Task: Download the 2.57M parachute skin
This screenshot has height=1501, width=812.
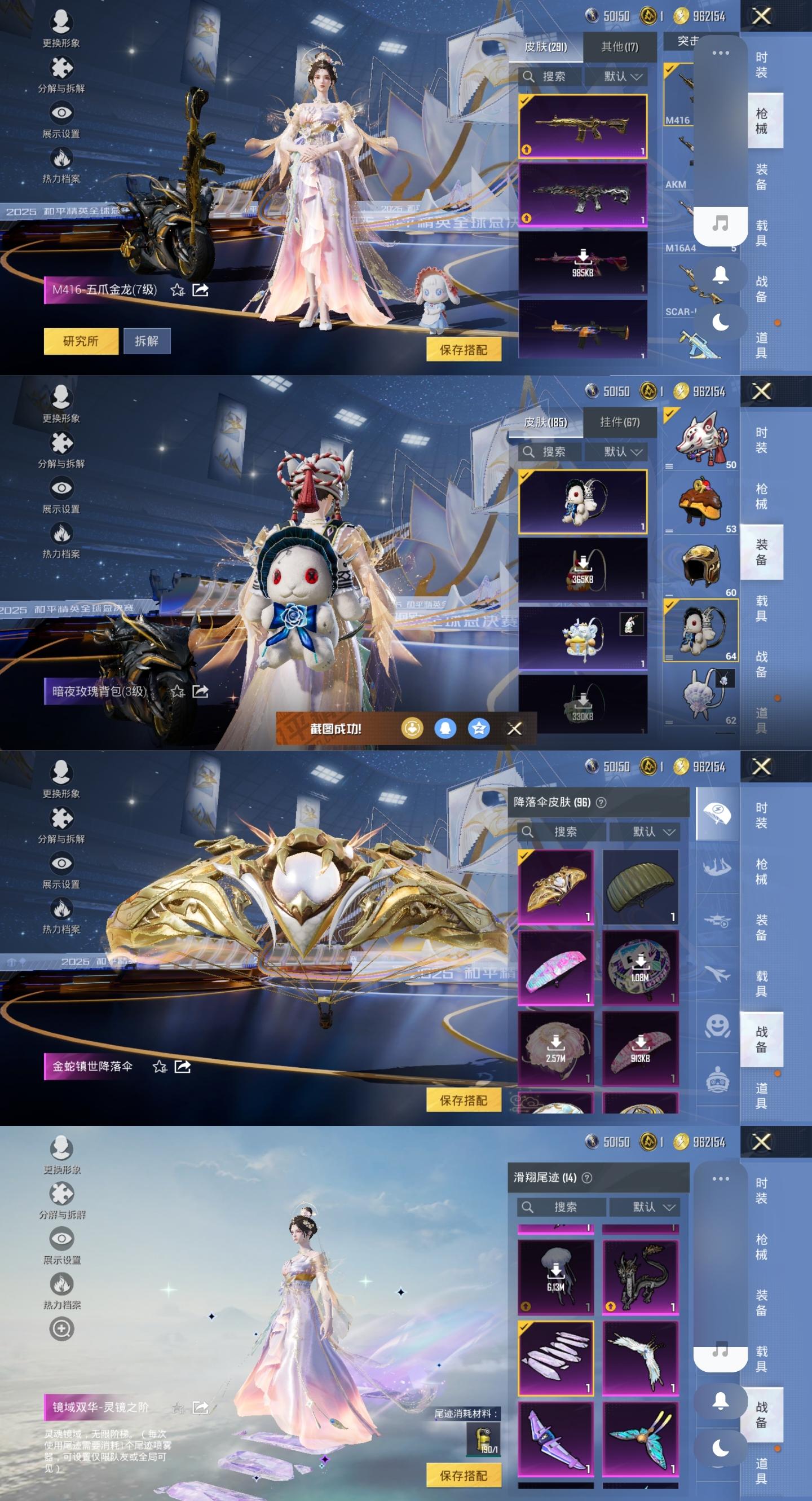Action: 555,1049
